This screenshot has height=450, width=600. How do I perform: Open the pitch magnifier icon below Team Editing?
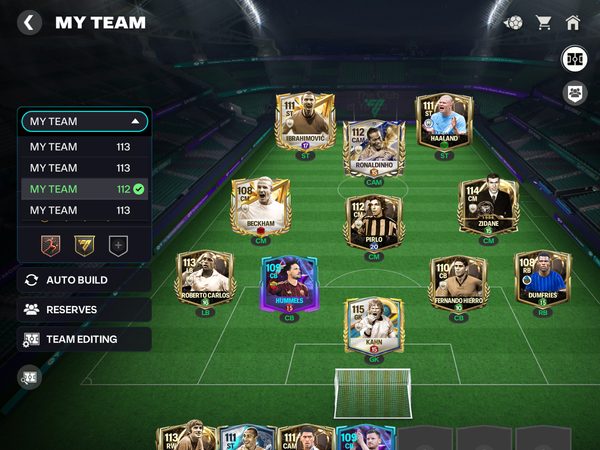click(30, 377)
